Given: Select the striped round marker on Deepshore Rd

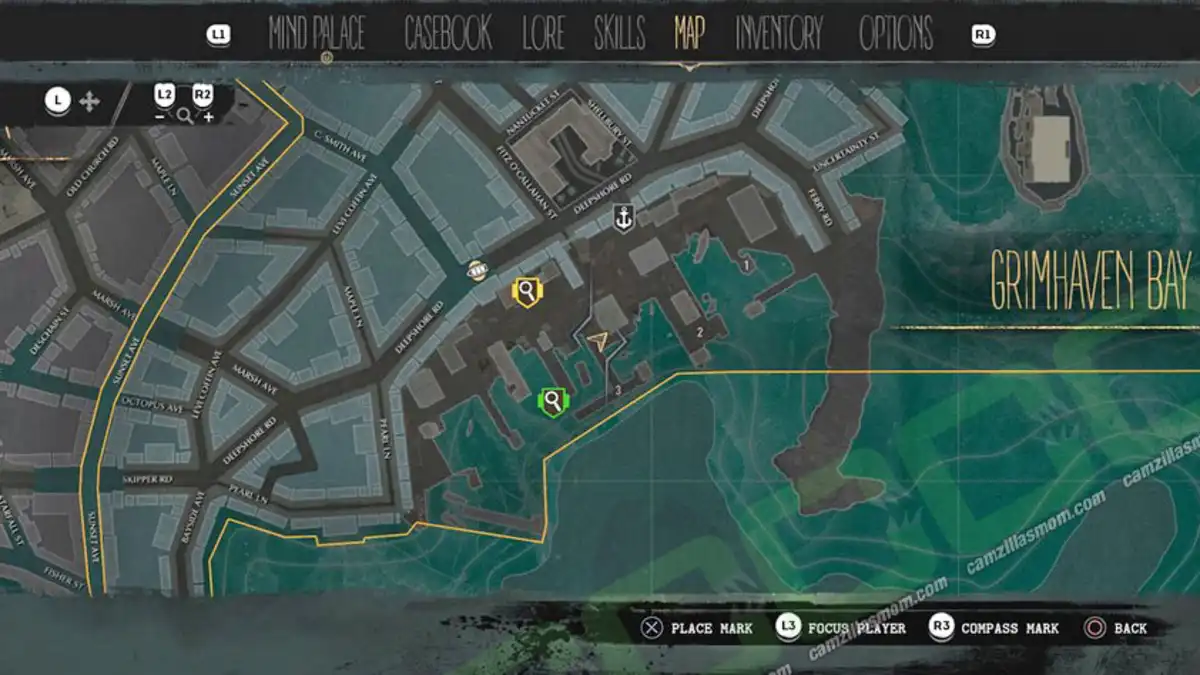Looking at the screenshot, I should point(477,271).
